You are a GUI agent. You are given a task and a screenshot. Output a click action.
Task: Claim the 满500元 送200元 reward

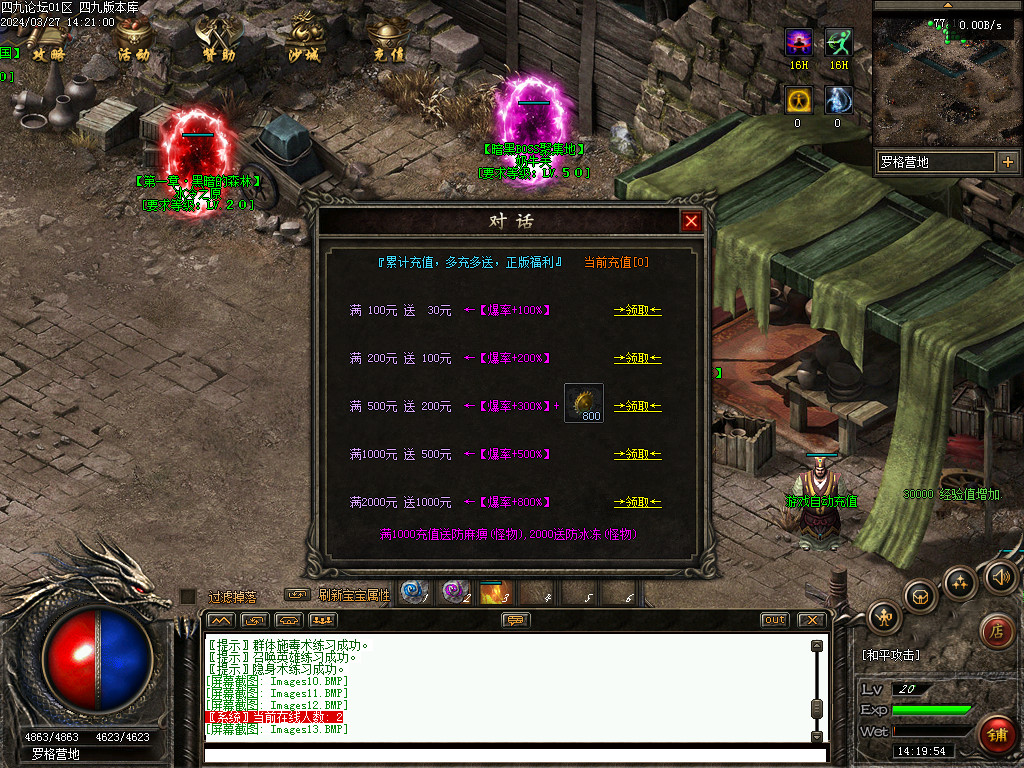pyautogui.click(x=637, y=406)
